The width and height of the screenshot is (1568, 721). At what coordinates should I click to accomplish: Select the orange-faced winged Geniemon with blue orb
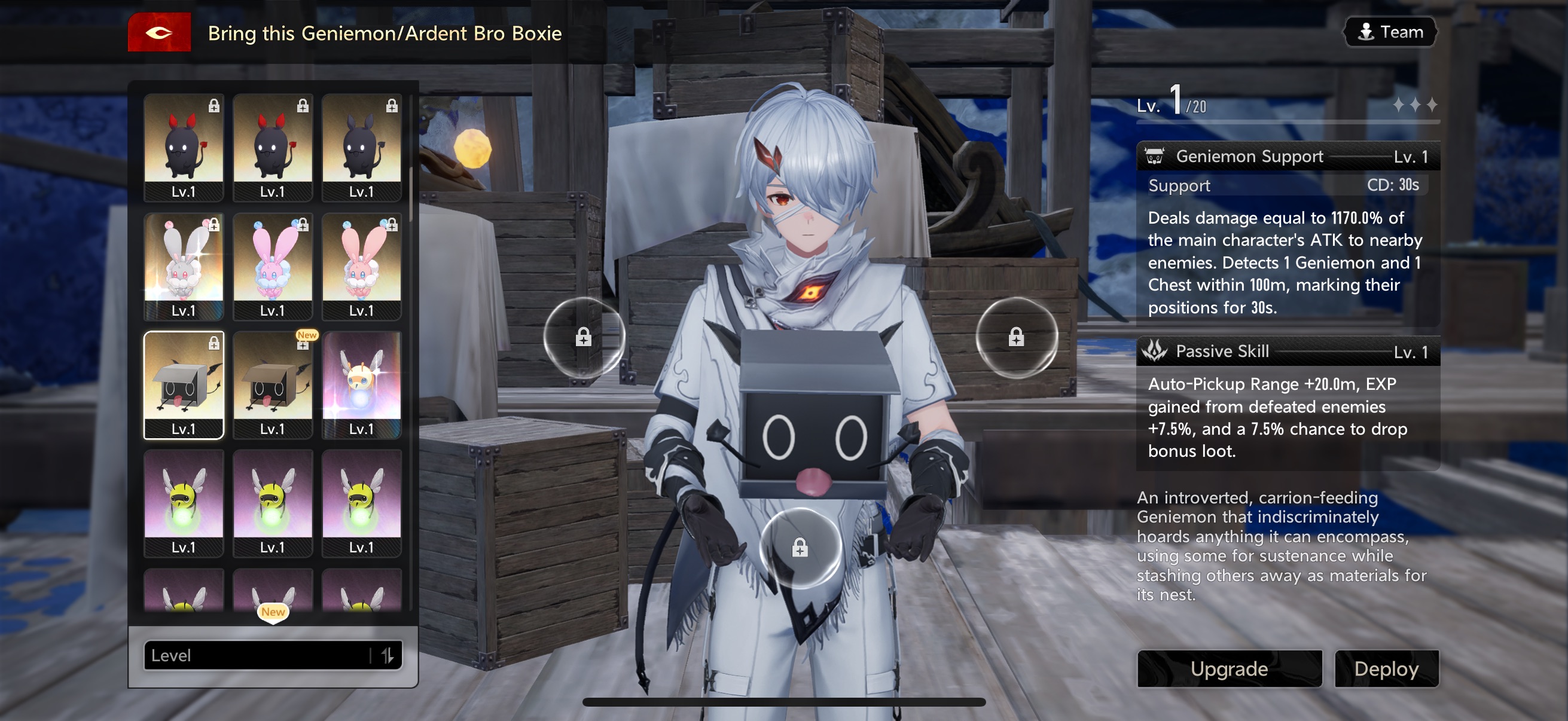point(361,384)
